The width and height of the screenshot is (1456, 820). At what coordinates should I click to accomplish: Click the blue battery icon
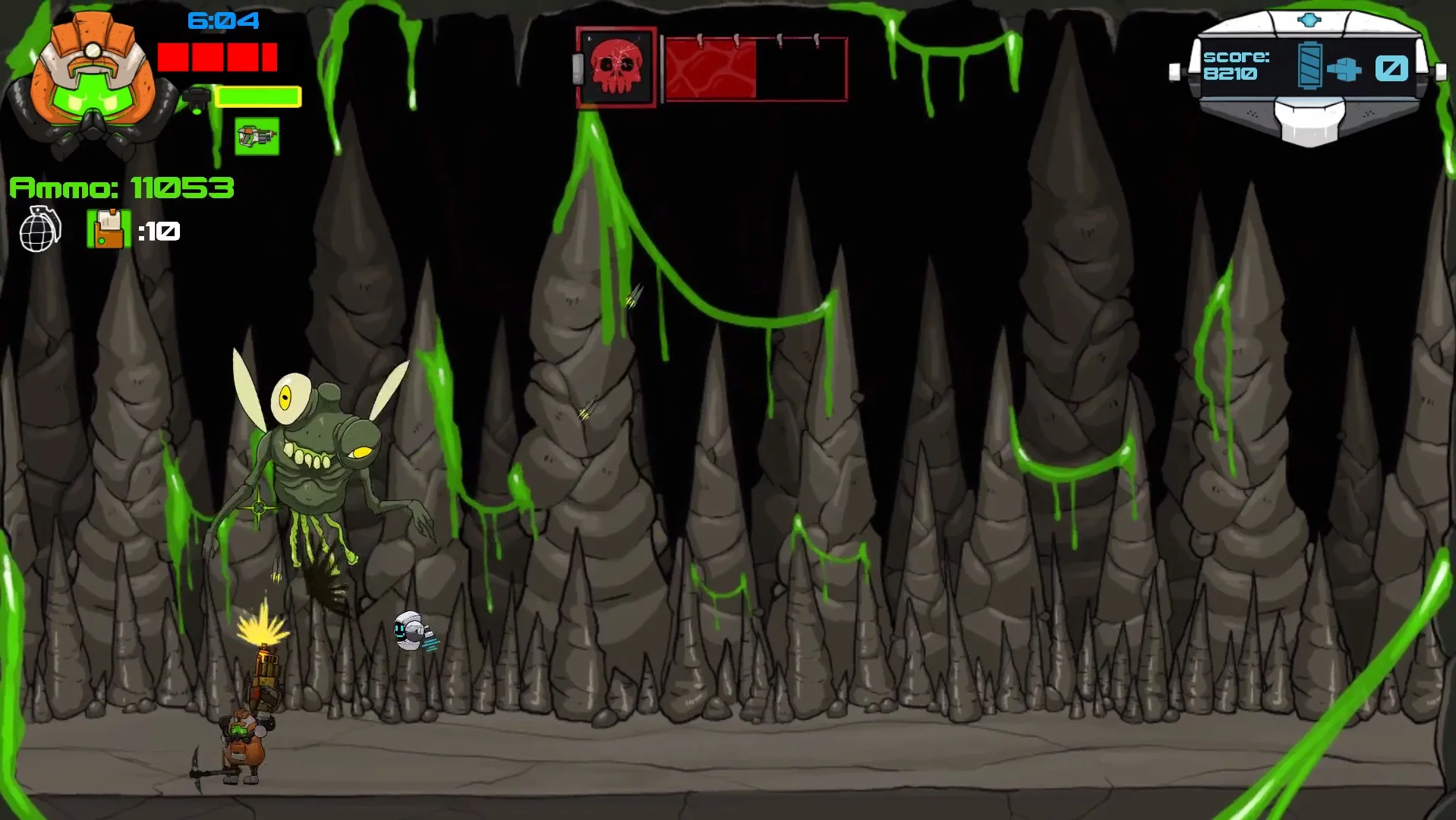pos(1309,67)
